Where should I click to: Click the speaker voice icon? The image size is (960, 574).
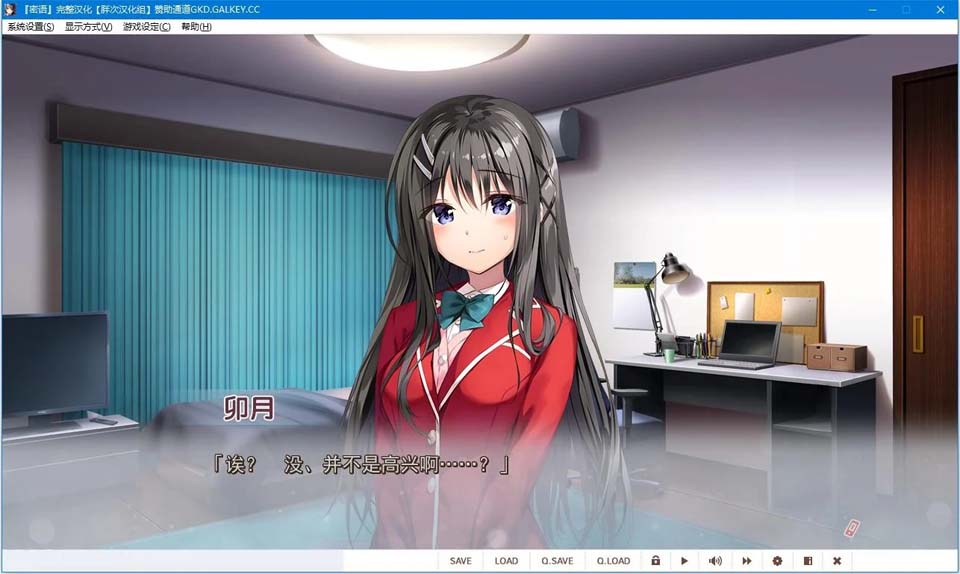pyautogui.click(x=715, y=561)
